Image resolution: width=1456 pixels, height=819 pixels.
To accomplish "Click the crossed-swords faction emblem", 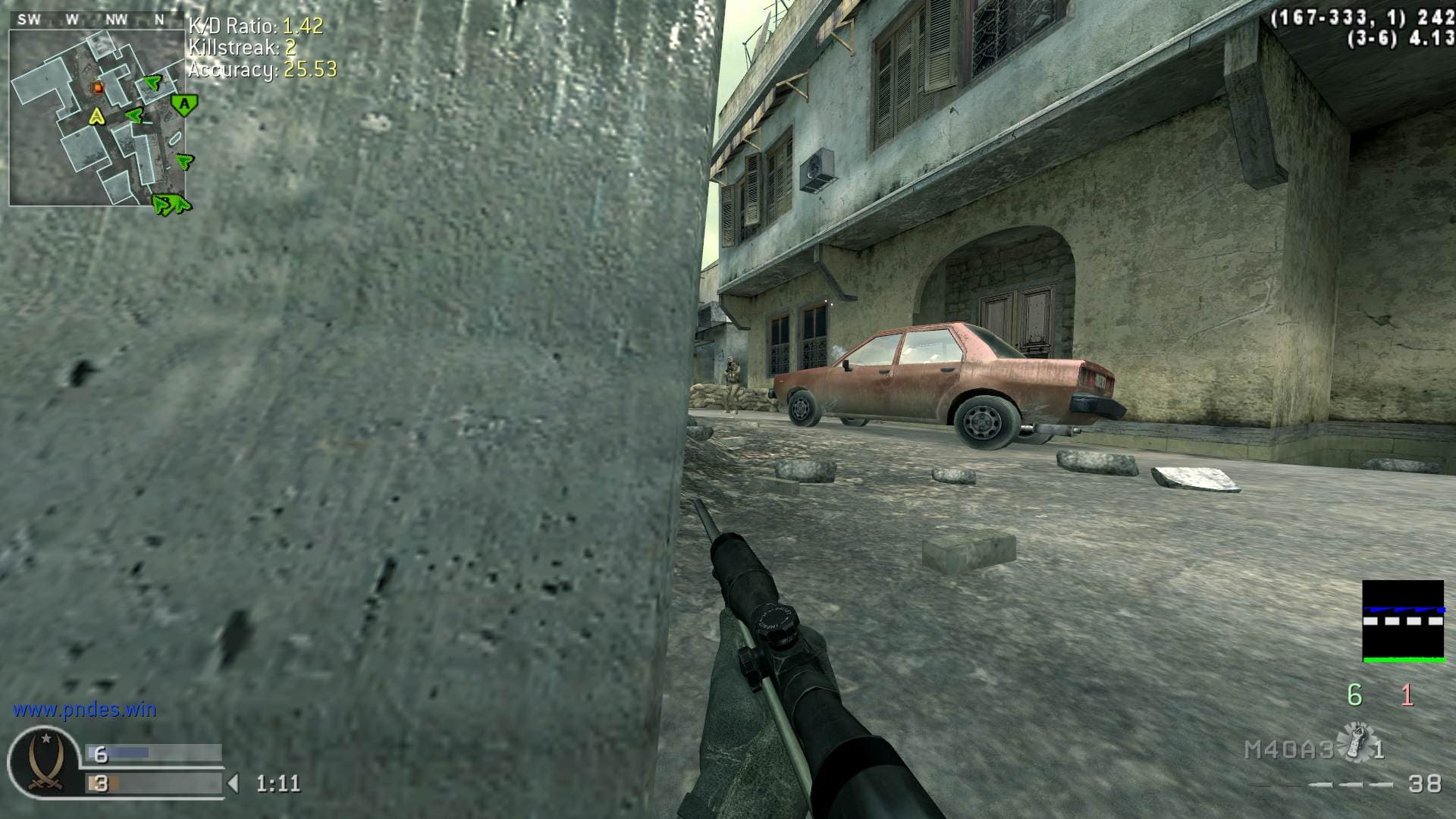I will click(x=44, y=762).
